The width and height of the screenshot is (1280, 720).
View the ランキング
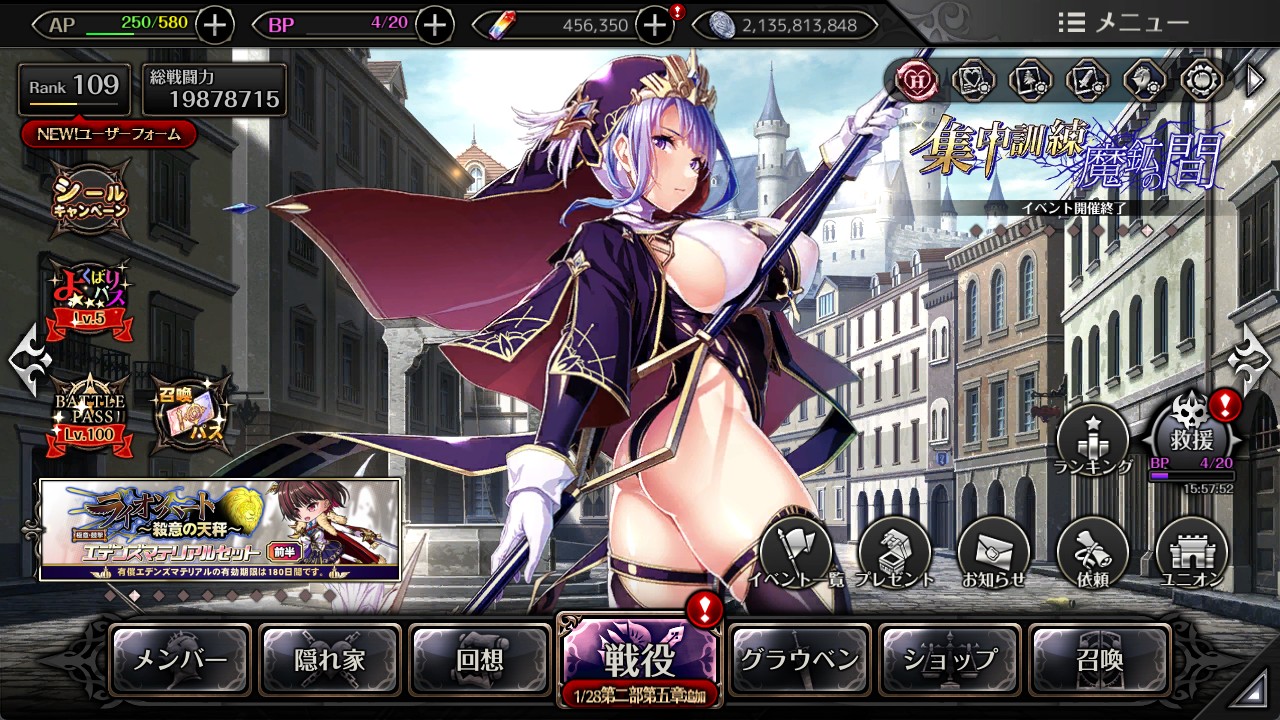pyautogui.click(x=1093, y=442)
